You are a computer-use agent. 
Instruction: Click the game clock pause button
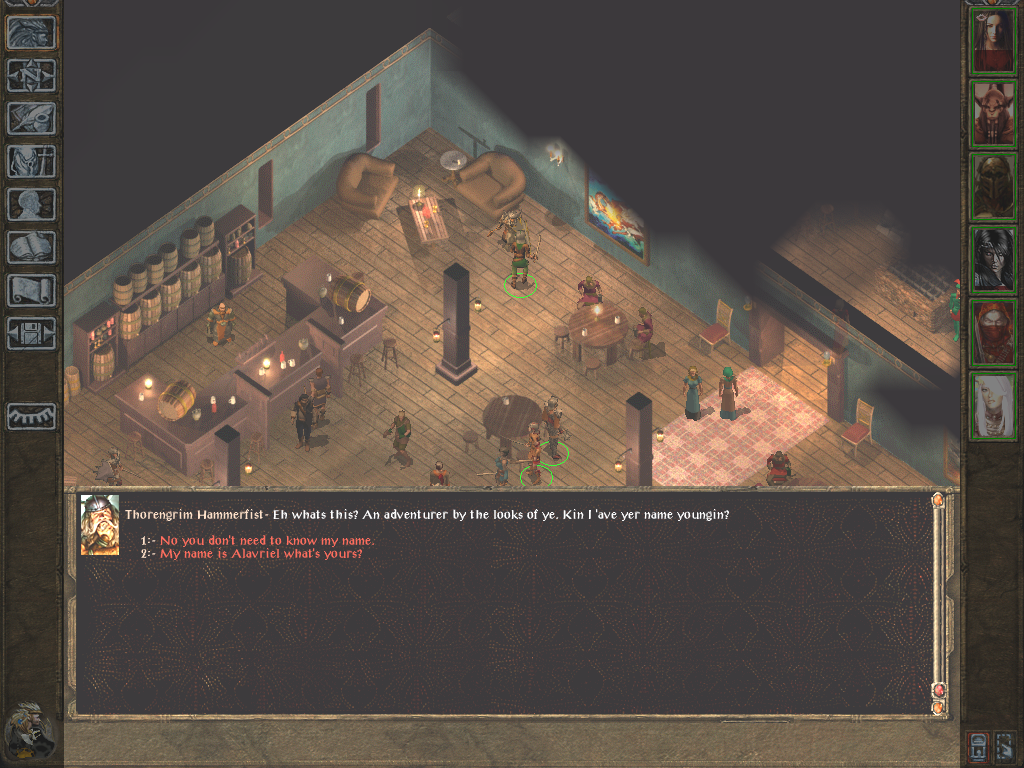coord(30,730)
